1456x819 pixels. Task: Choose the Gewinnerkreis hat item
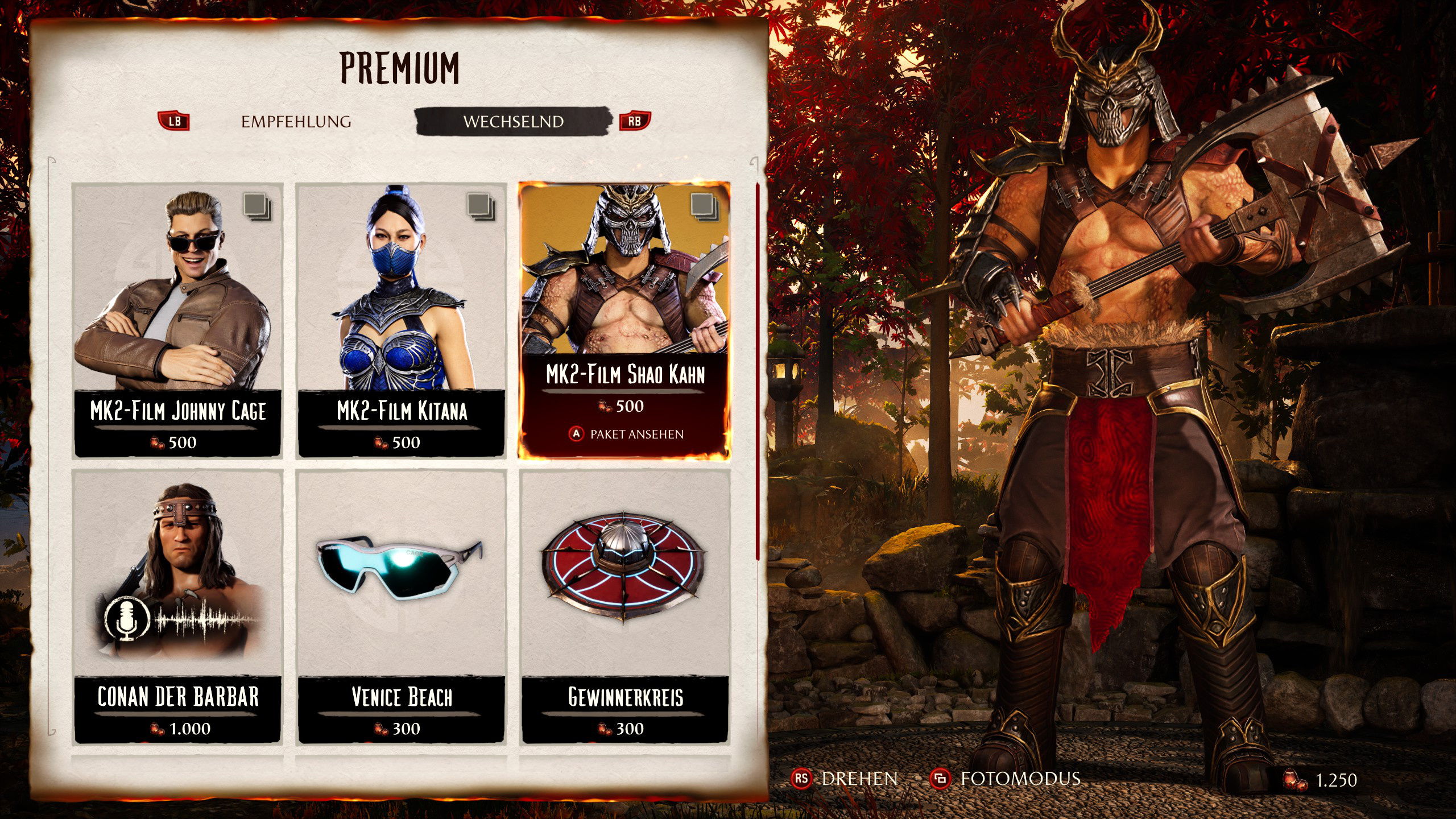point(624,607)
